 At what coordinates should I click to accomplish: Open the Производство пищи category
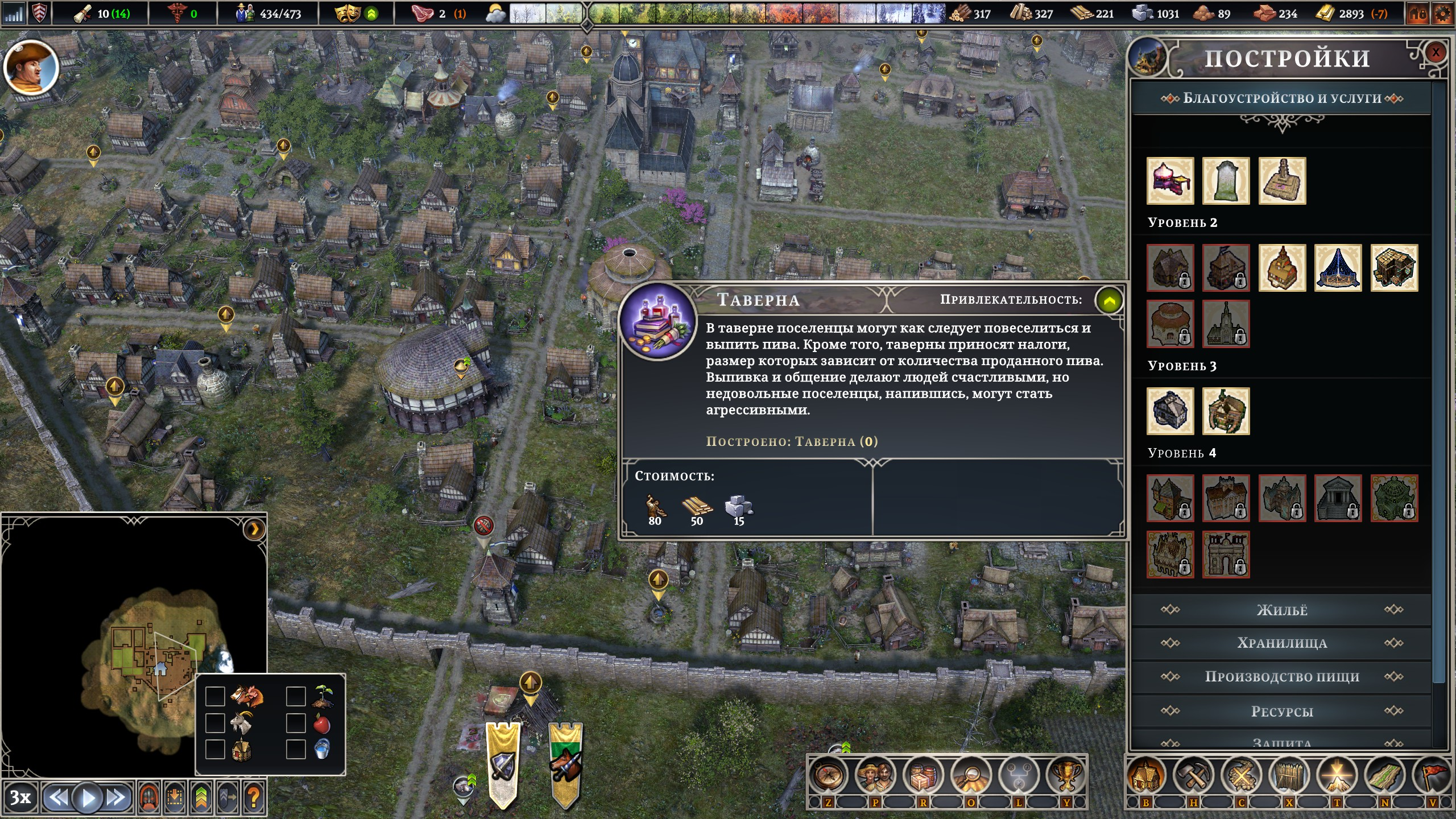[1281, 677]
